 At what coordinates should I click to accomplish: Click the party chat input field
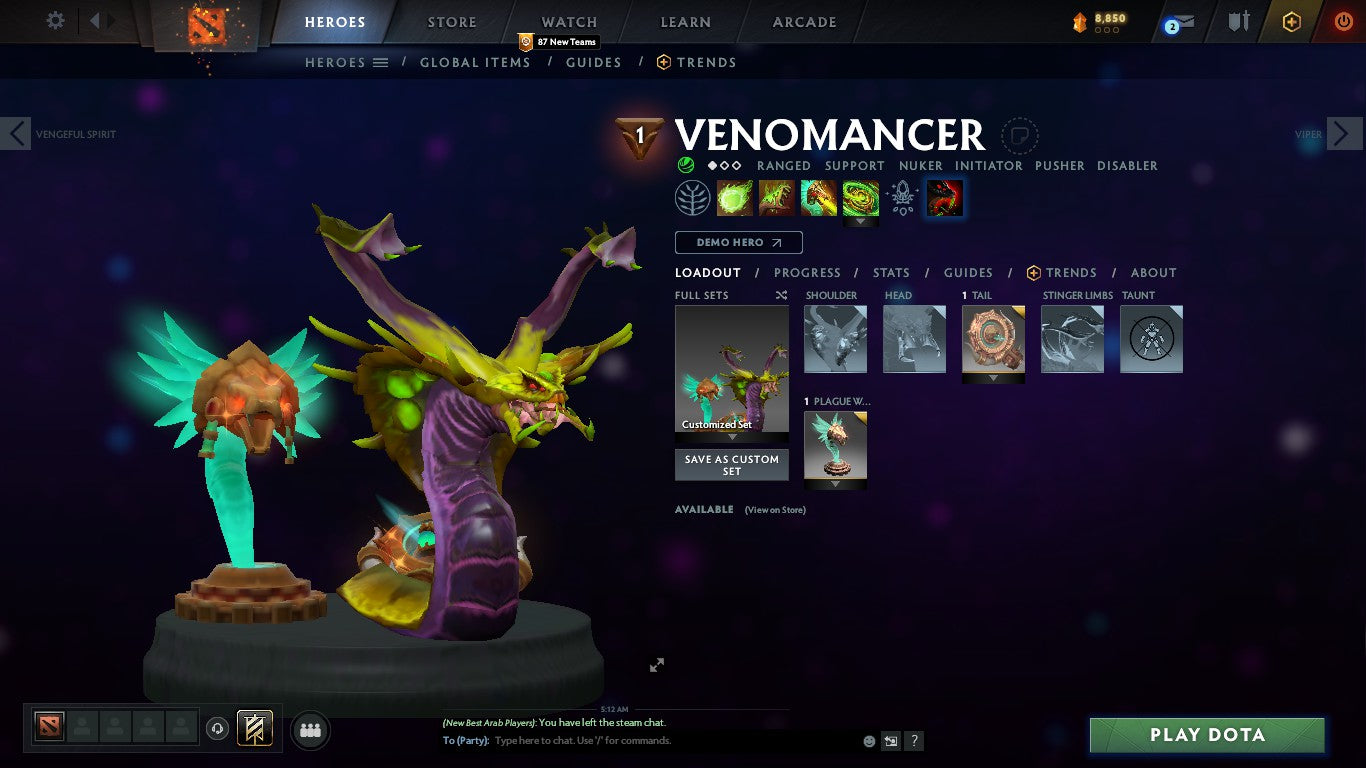600,740
